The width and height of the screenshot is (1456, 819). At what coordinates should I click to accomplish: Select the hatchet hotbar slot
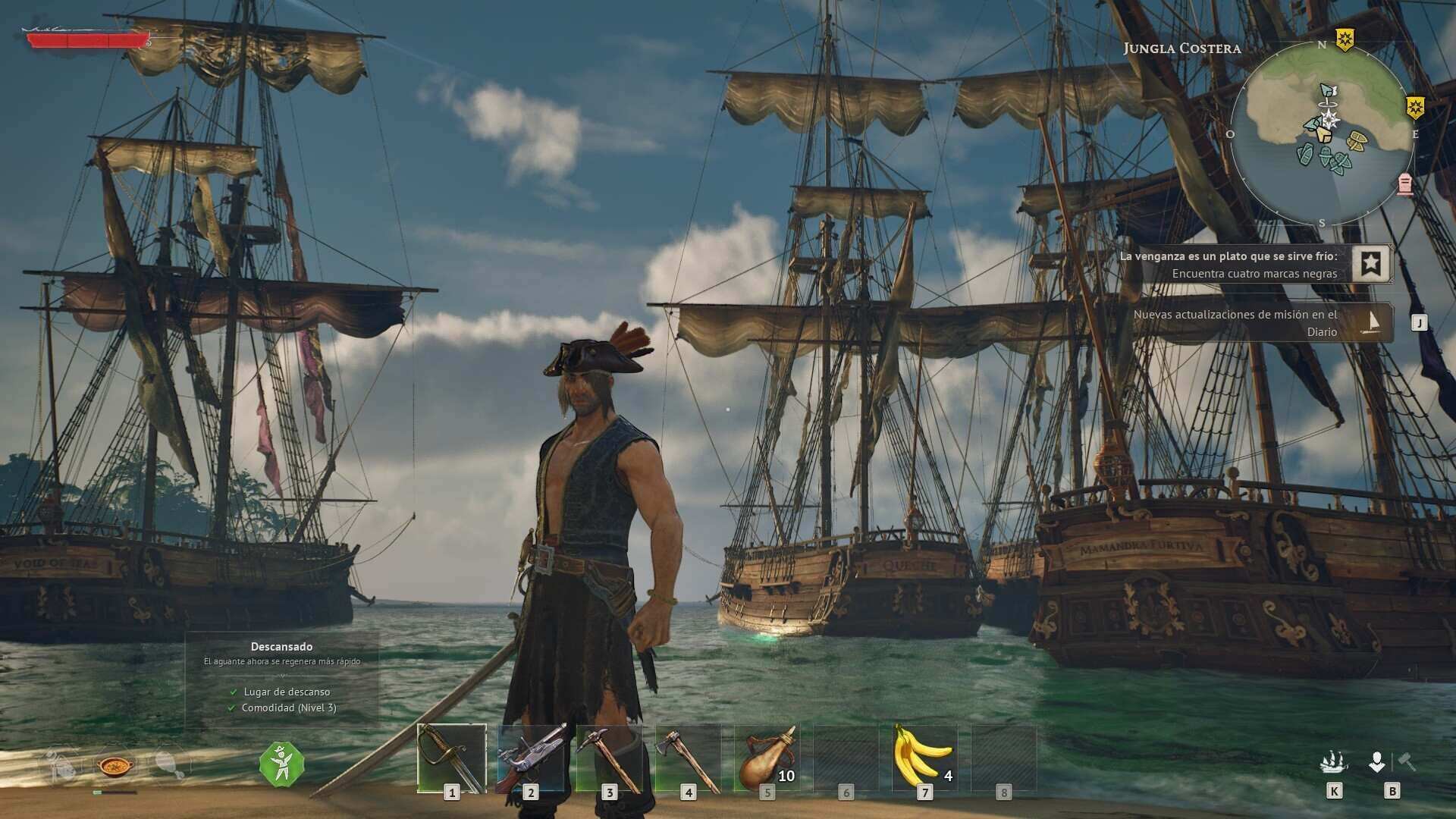pos(688,758)
